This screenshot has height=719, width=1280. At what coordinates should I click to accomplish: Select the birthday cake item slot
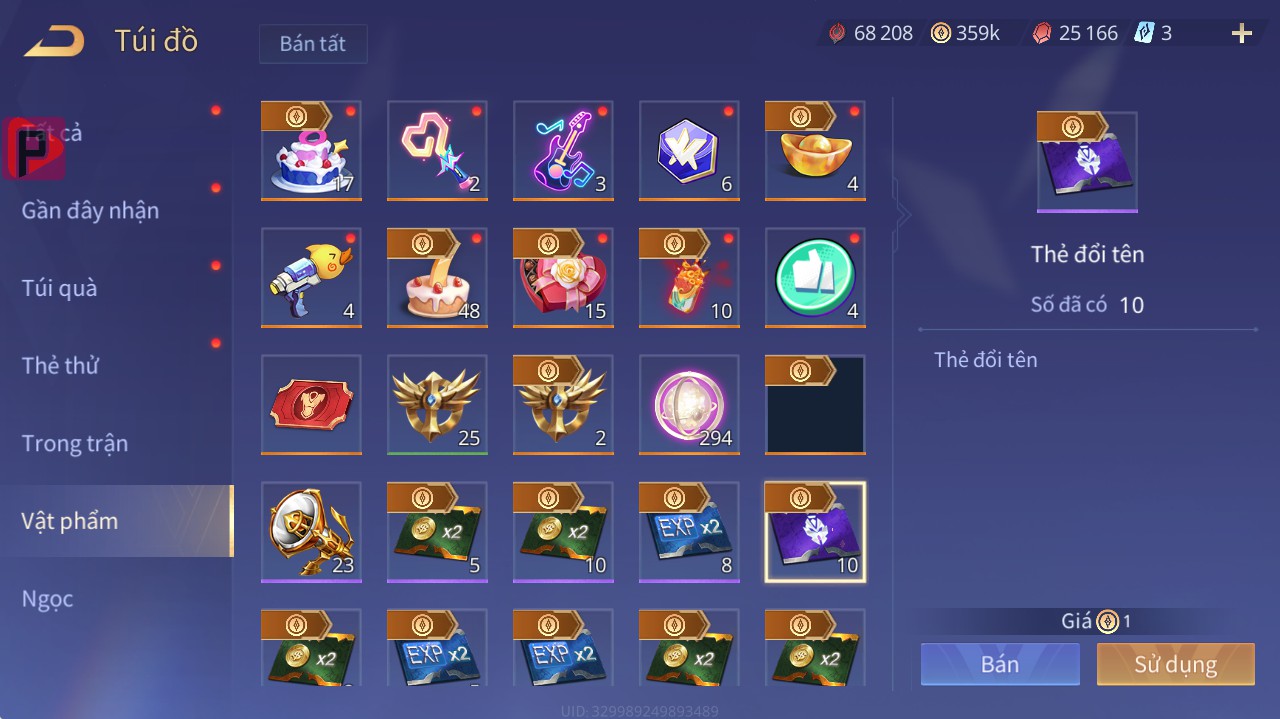click(x=311, y=150)
